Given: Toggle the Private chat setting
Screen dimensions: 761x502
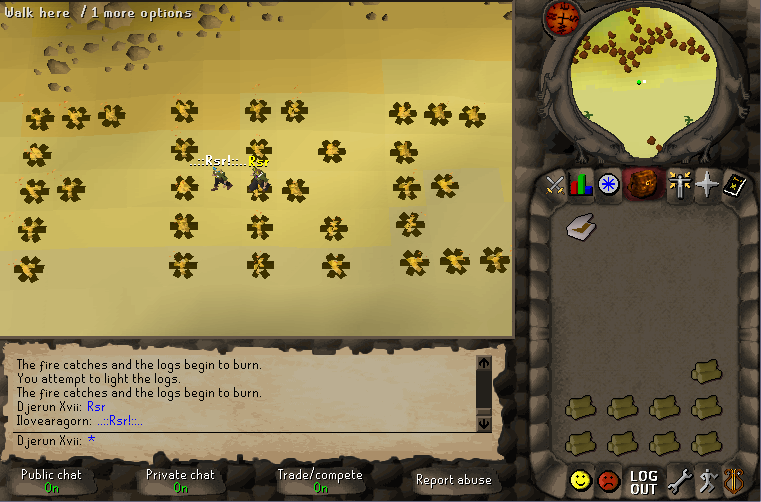Looking at the screenshot, I should (x=180, y=481).
